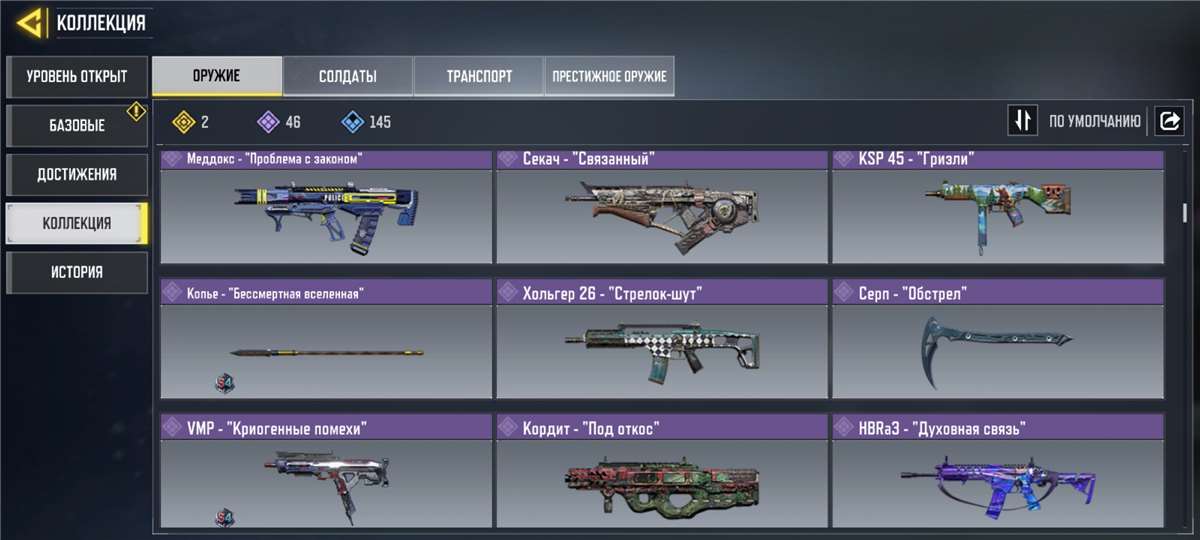Toggle the sort order arrows button
Screen dimensions: 1200x540
[1022, 122]
